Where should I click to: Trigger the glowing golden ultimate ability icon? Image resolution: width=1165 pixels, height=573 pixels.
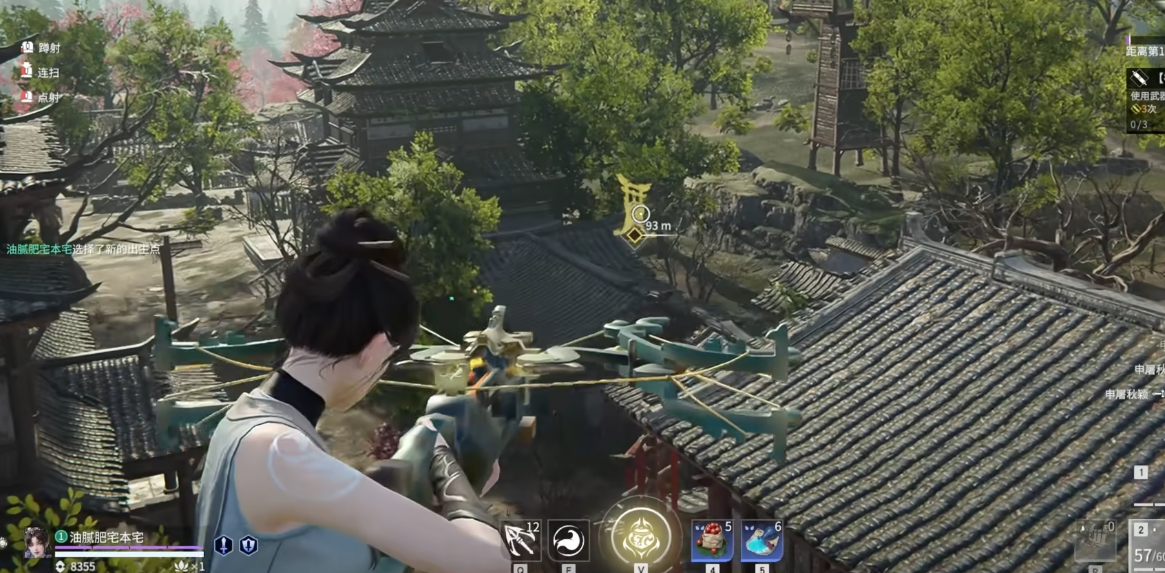(641, 536)
